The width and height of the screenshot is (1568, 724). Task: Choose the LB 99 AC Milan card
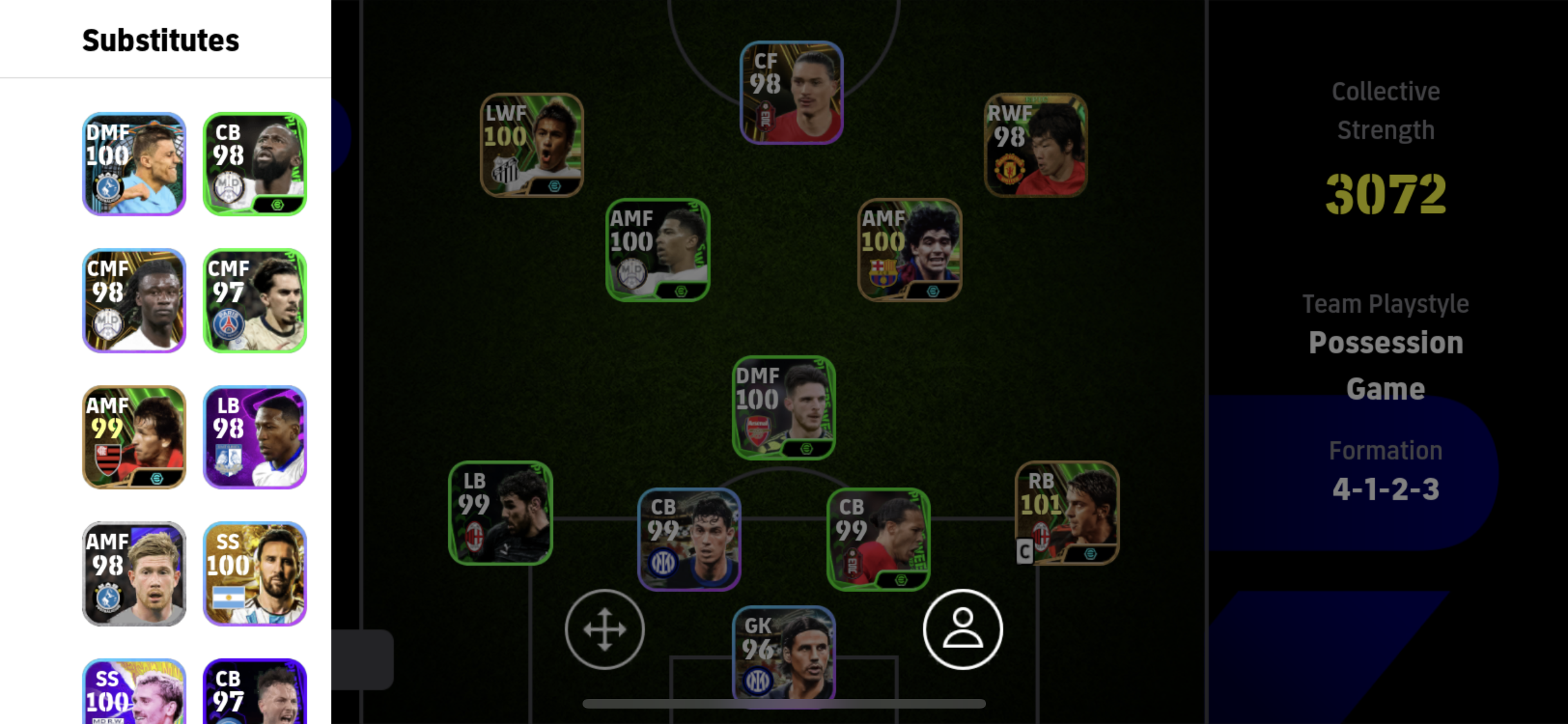pos(500,513)
